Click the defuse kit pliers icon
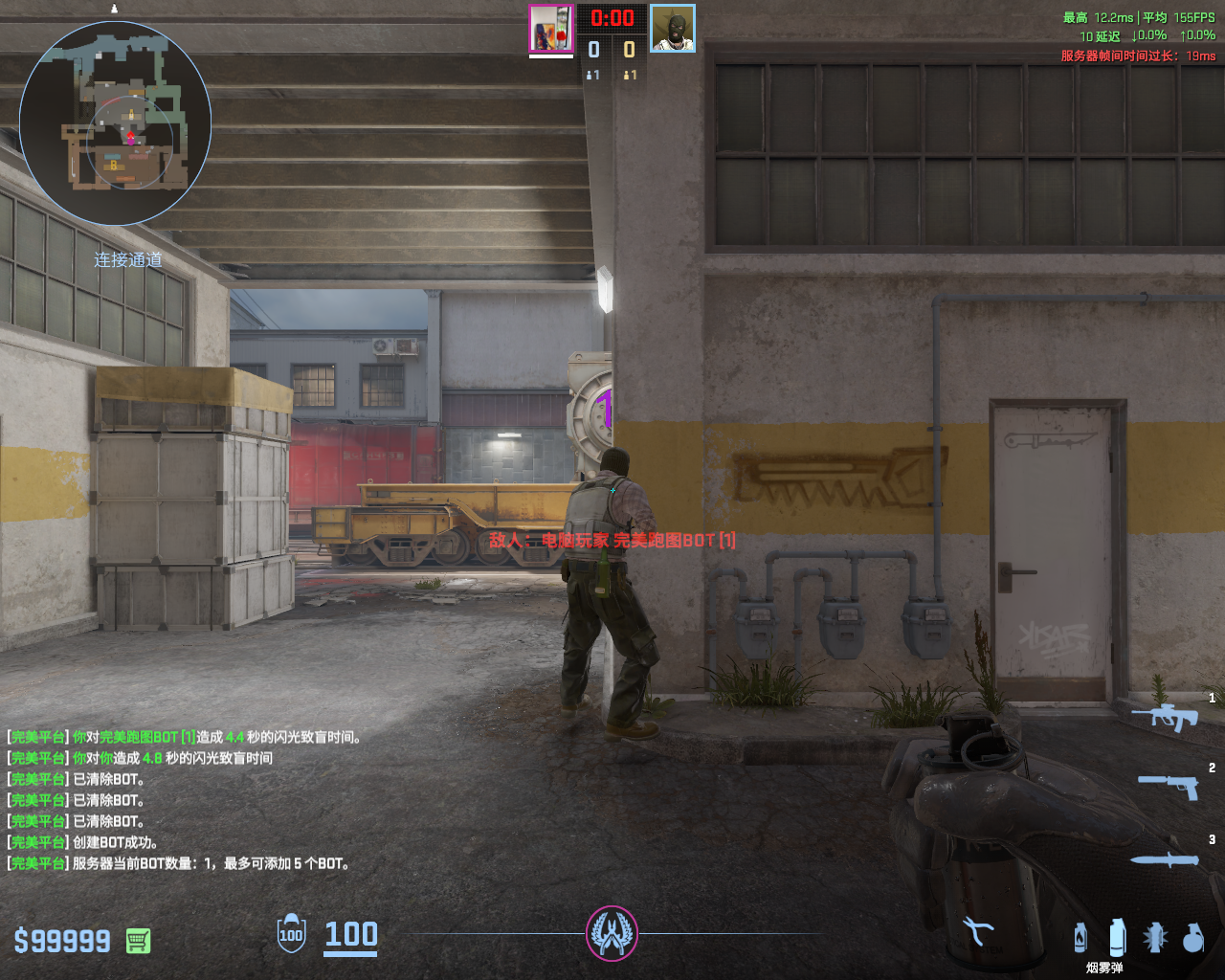This screenshot has width=1225, height=980. click(x=977, y=931)
